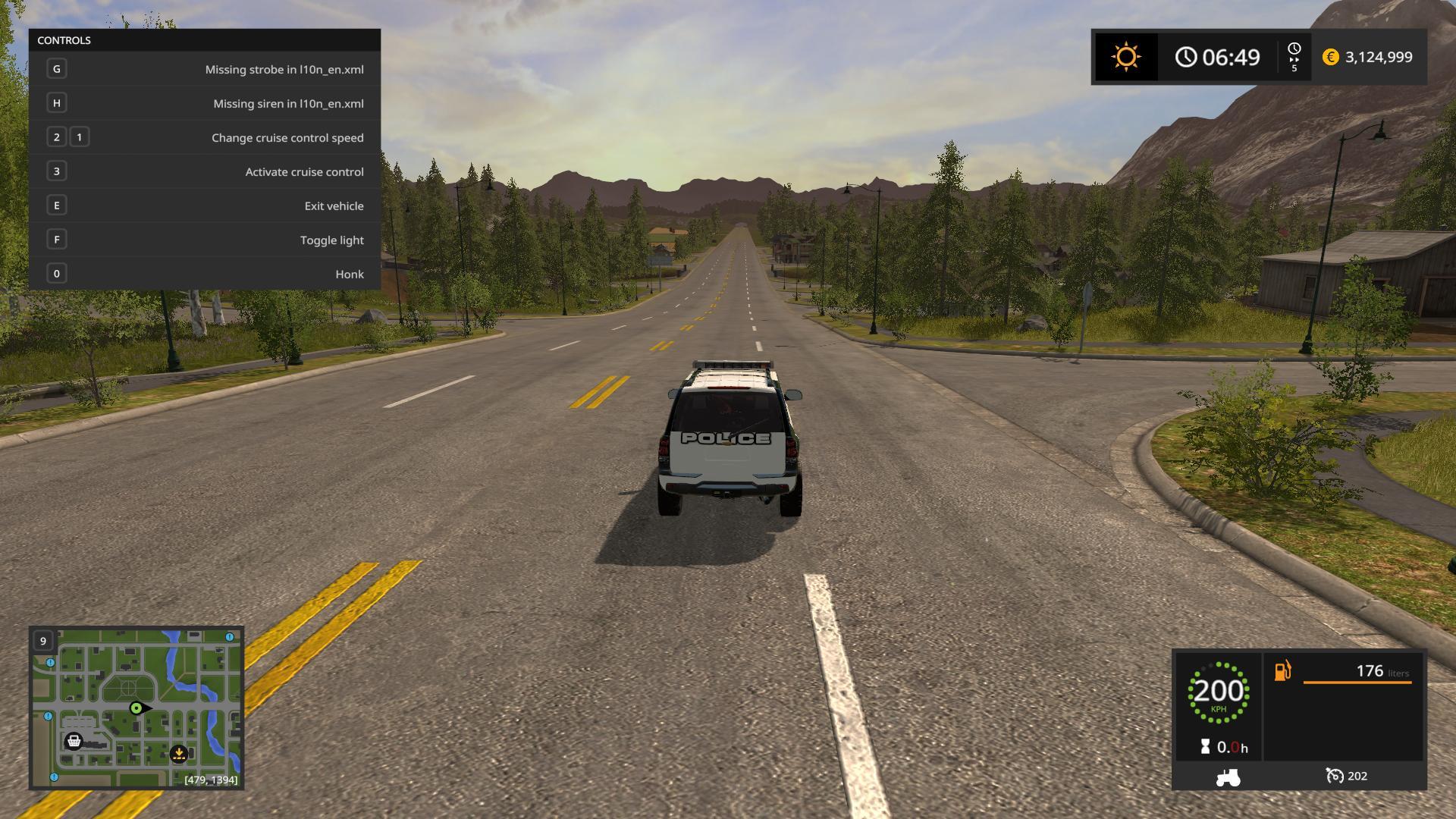Select the shop basket marker on minimap
Viewport: 1456px width, 819px height.
coord(74,741)
